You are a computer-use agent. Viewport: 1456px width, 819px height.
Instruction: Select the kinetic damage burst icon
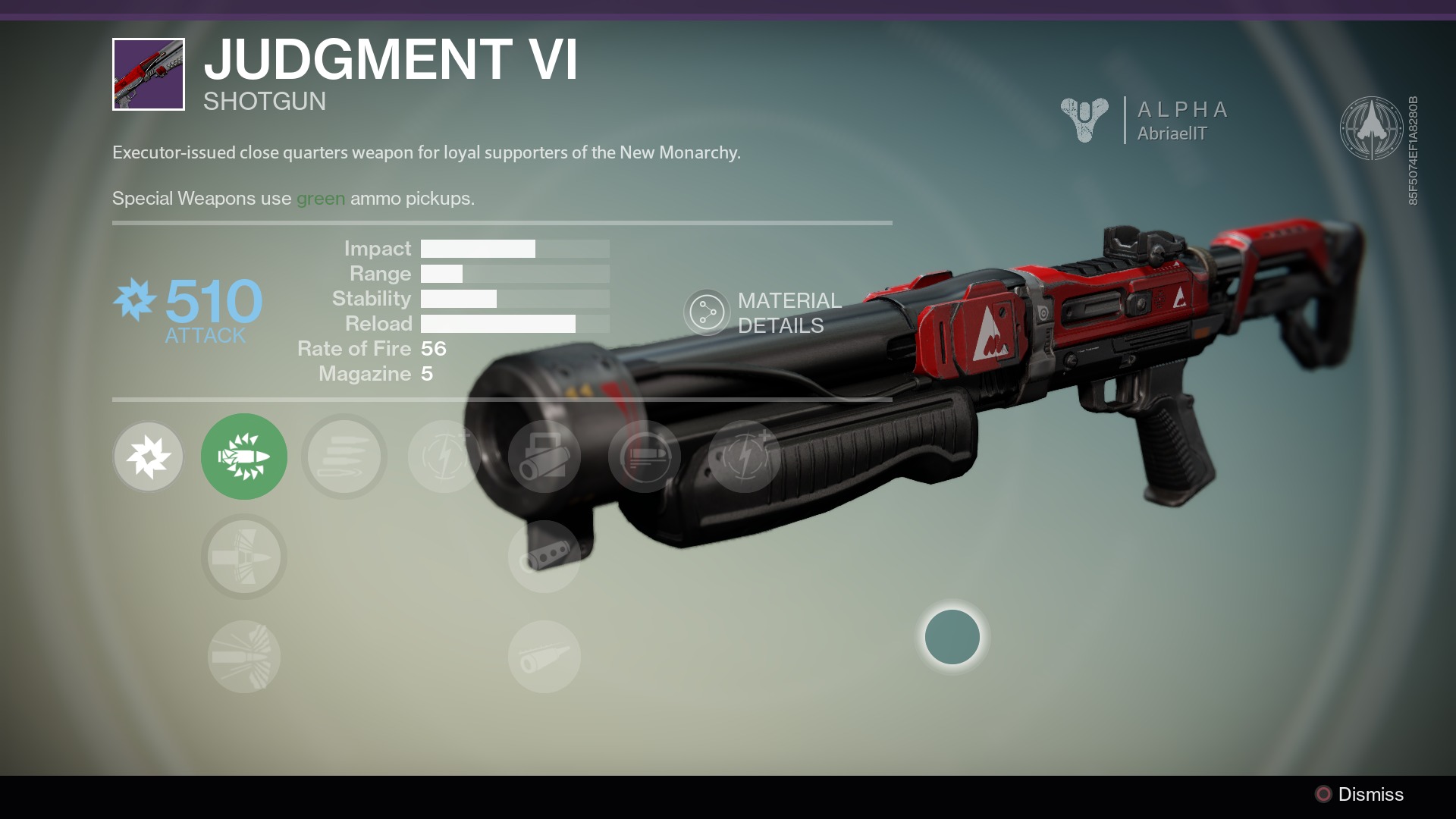(x=149, y=457)
